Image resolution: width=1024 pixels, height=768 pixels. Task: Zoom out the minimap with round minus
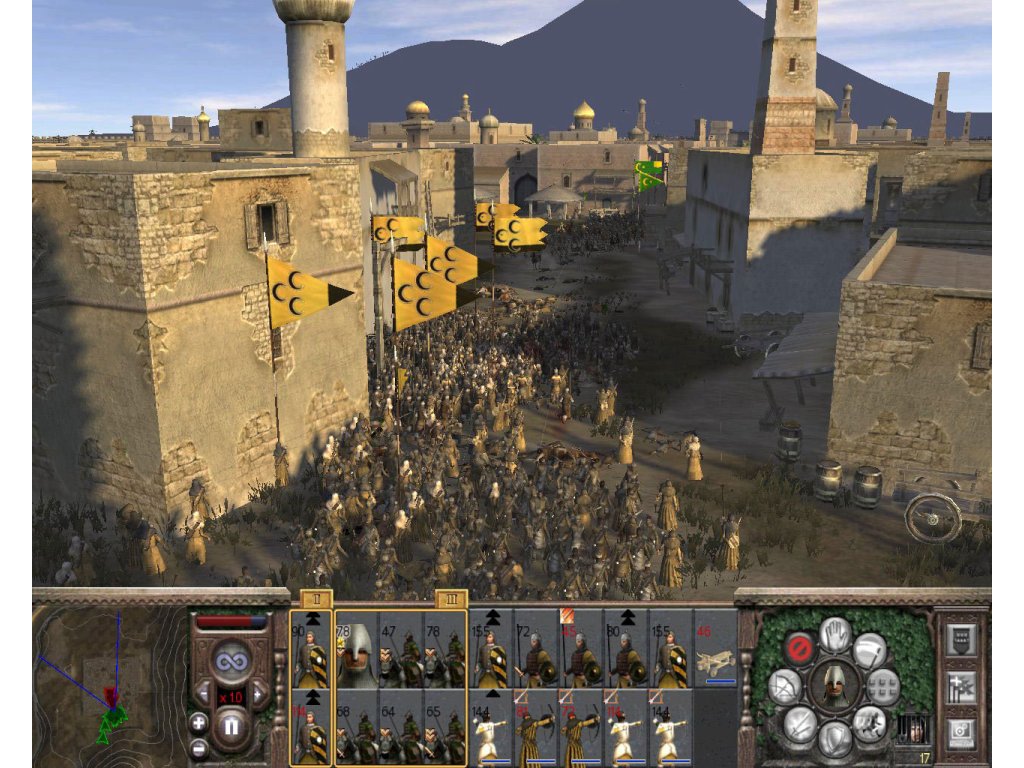pos(198,746)
